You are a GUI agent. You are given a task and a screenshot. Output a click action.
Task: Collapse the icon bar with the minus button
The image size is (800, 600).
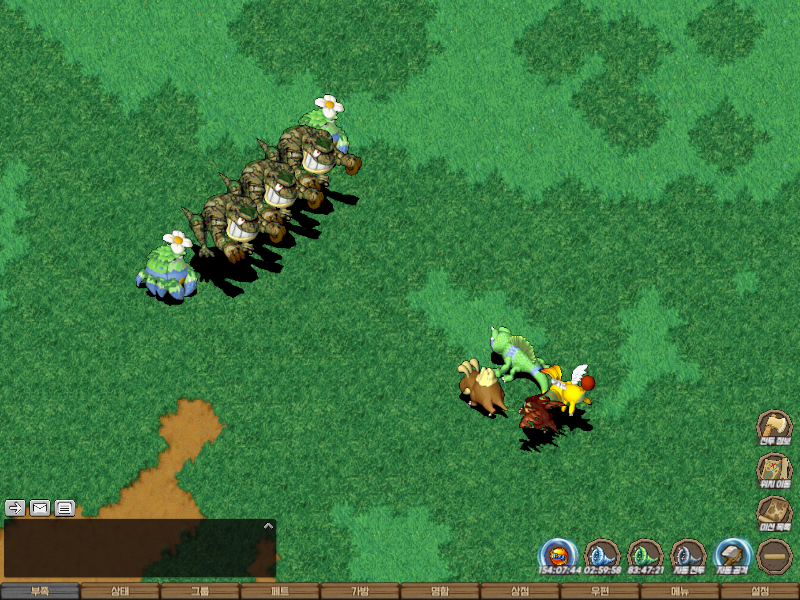coord(775,556)
